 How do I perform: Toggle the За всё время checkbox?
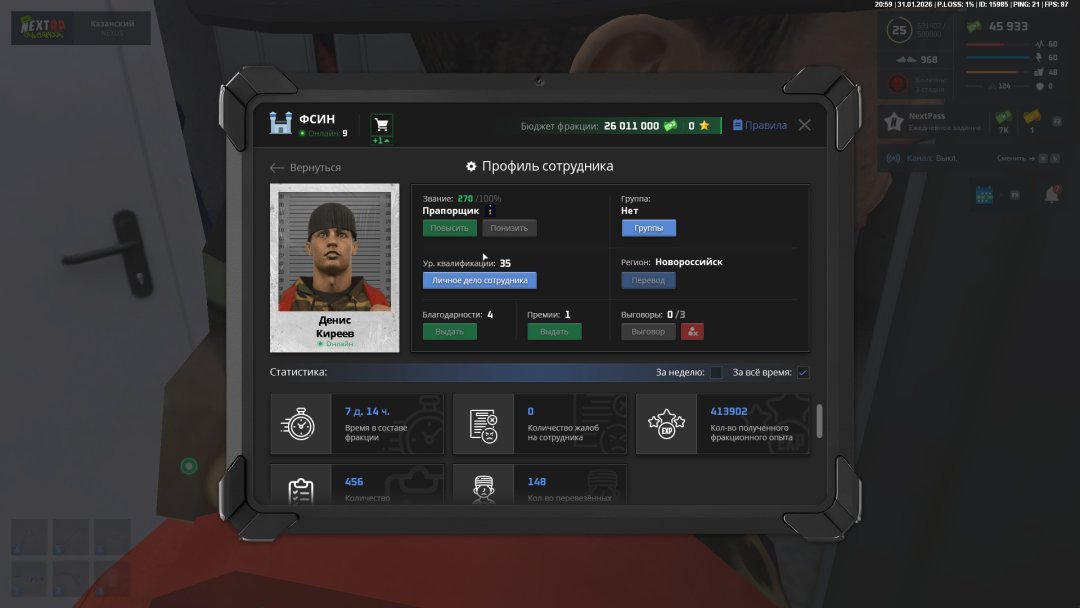[803, 373]
